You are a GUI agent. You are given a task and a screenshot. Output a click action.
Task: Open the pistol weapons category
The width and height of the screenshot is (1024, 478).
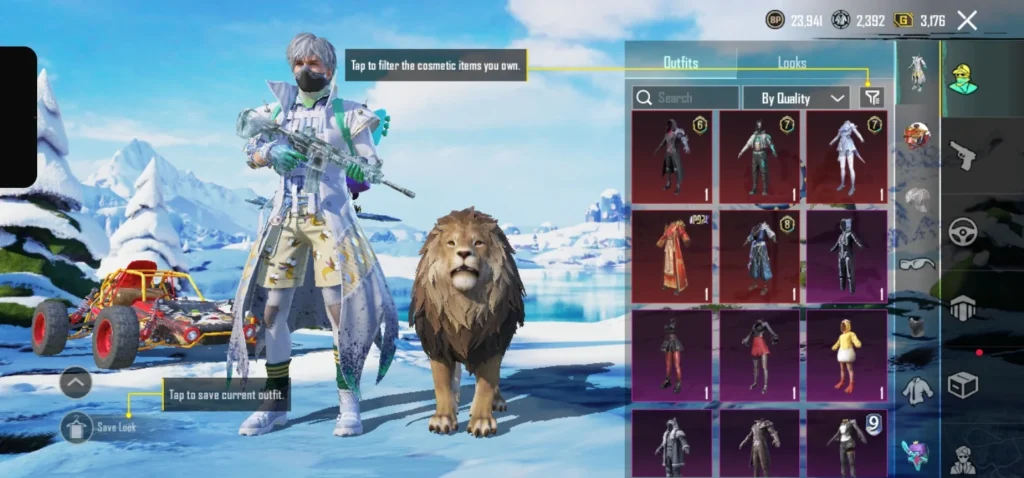click(x=962, y=155)
